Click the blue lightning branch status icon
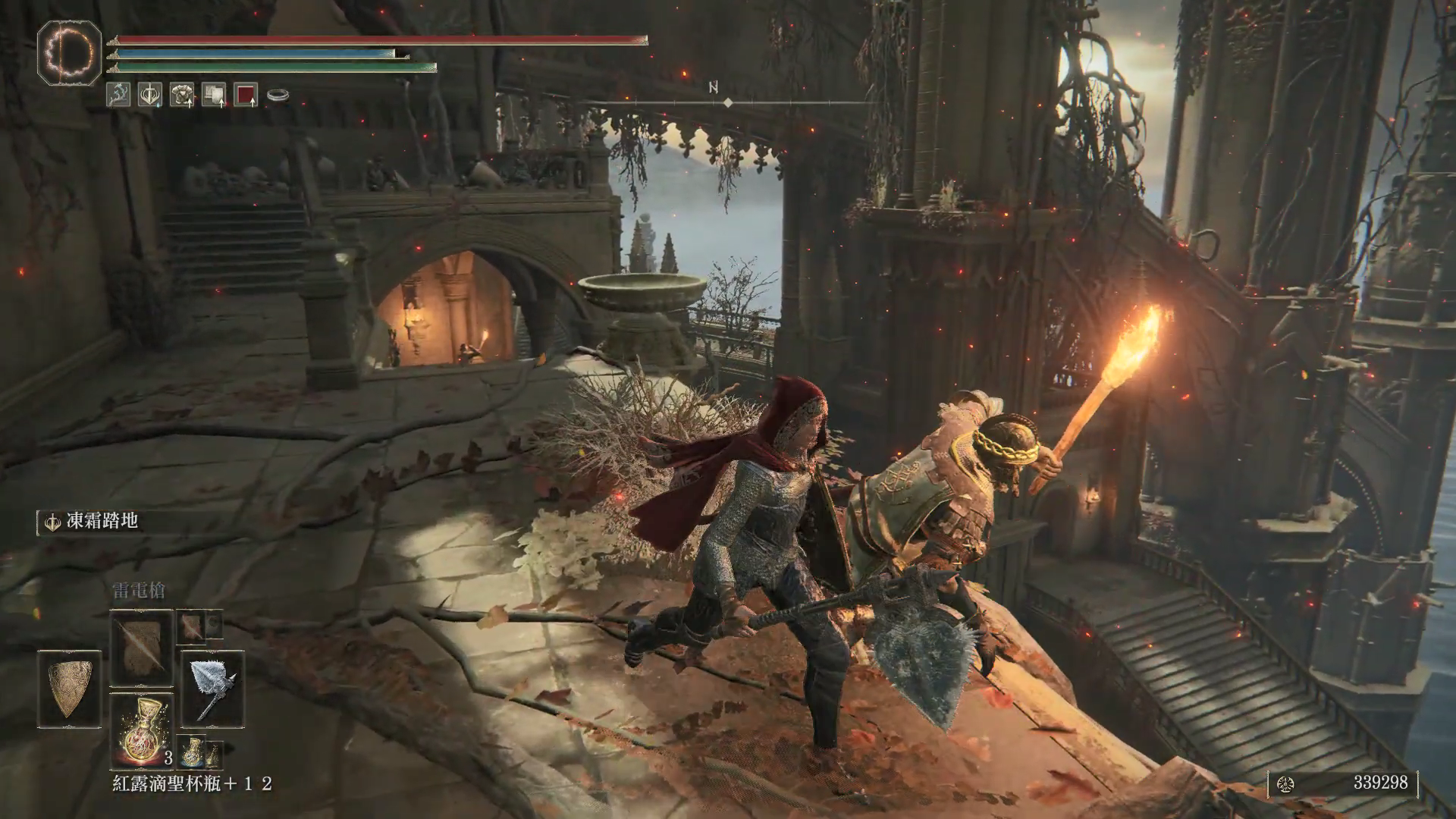This screenshot has height=819, width=1456. coord(118,95)
